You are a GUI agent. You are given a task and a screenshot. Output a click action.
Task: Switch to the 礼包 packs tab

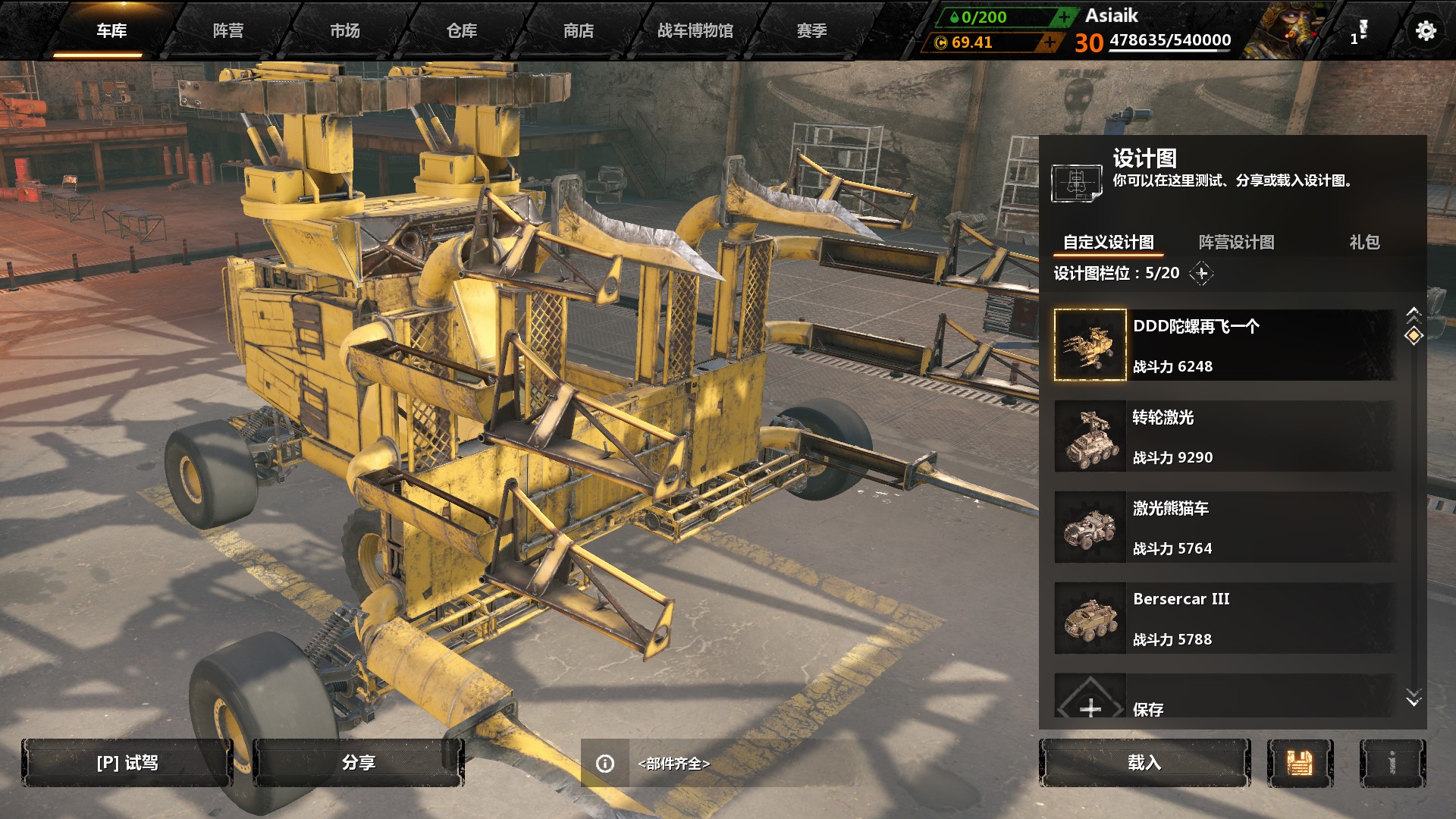1364,242
